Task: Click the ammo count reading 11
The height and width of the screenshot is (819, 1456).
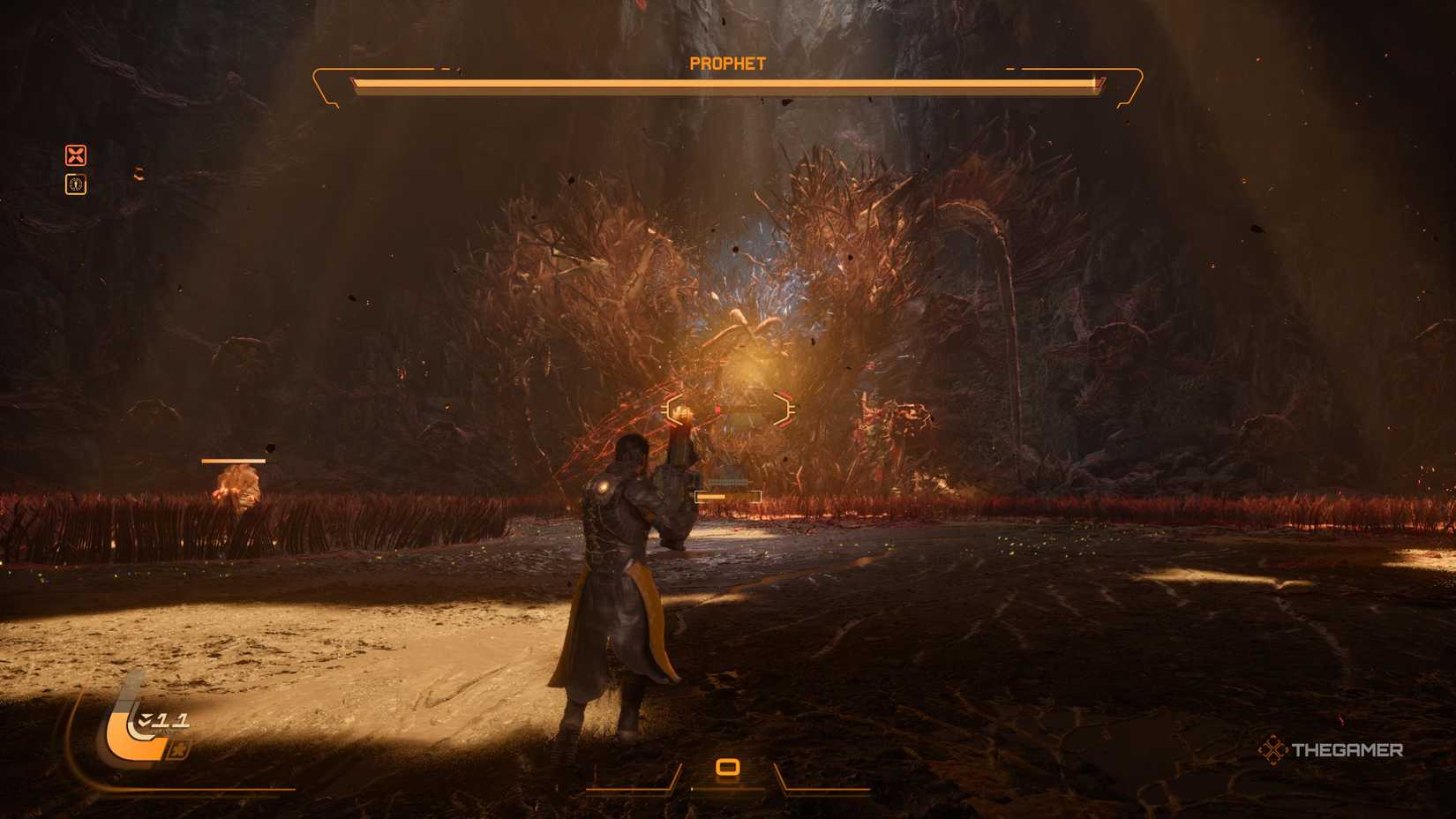Action: 173,720
